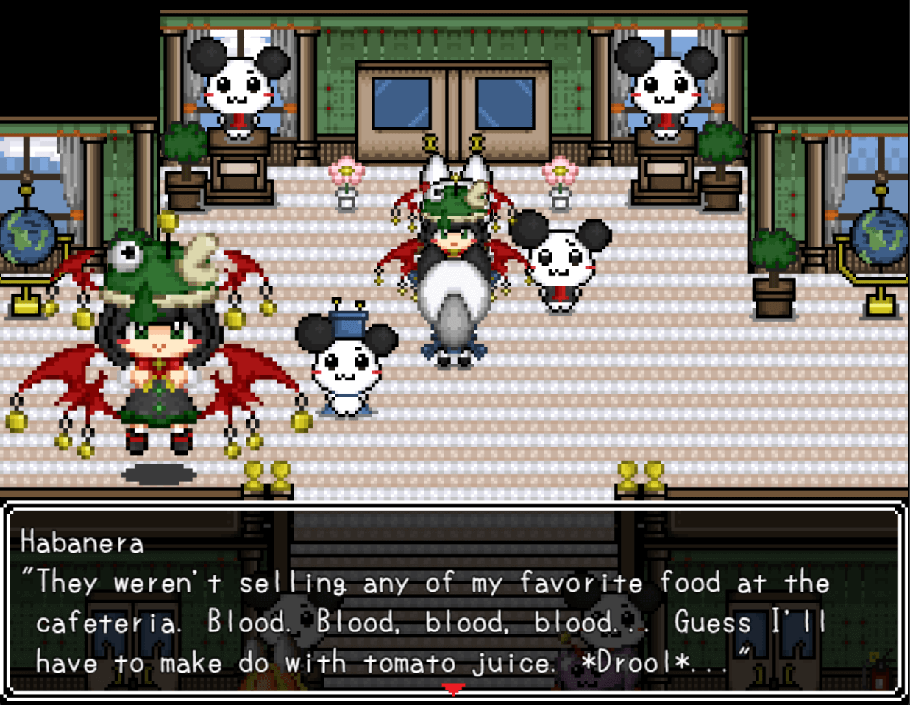Image resolution: width=910 pixels, height=705 pixels.
Task: Click the red dialogue continue arrow
Action: pyautogui.click(x=454, y=689)
